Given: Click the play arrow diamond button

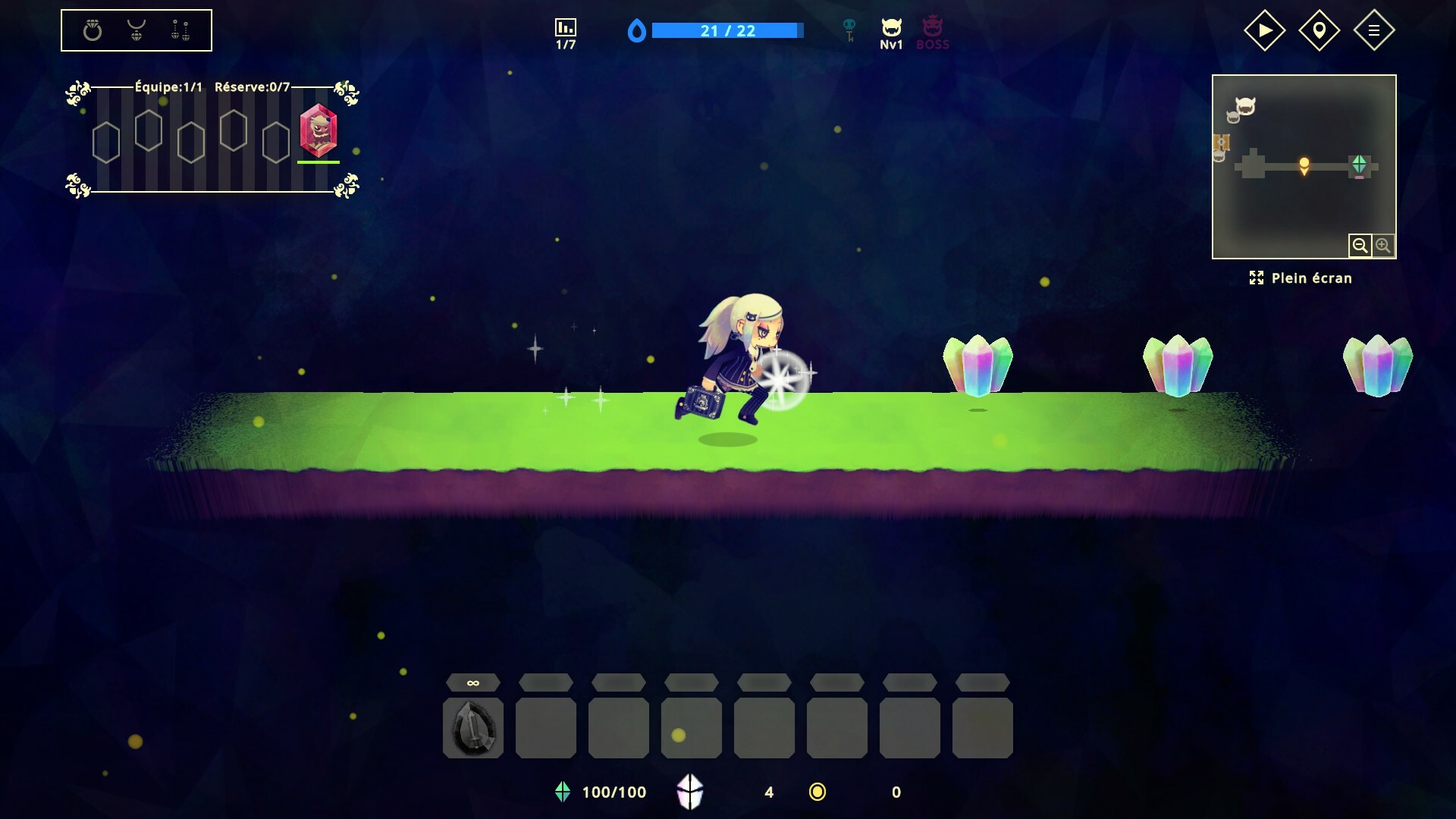Looking at the screenshot, I should (x=1264, y=30).
